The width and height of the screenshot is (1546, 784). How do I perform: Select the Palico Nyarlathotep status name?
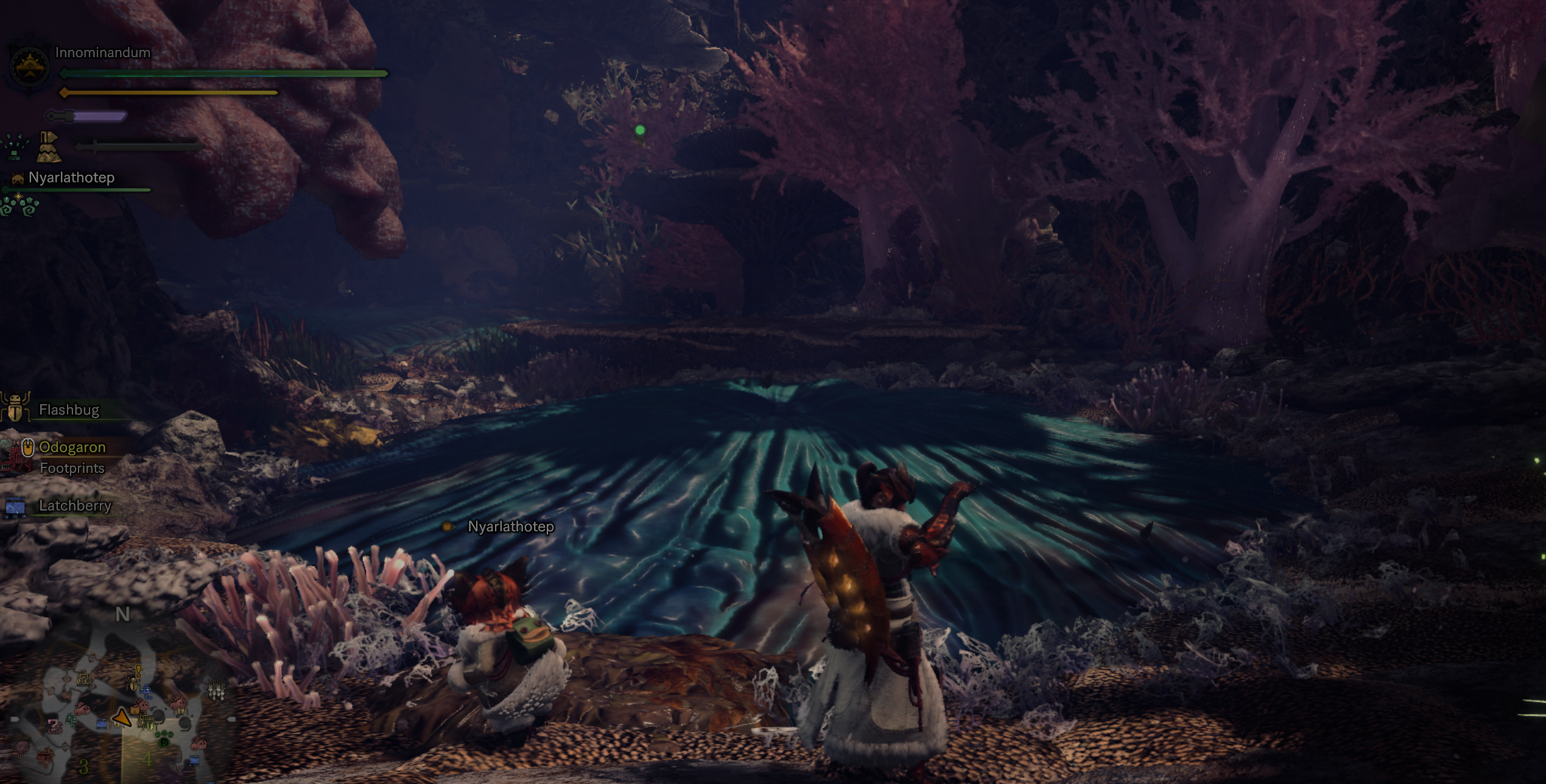(x=71, y=178)
